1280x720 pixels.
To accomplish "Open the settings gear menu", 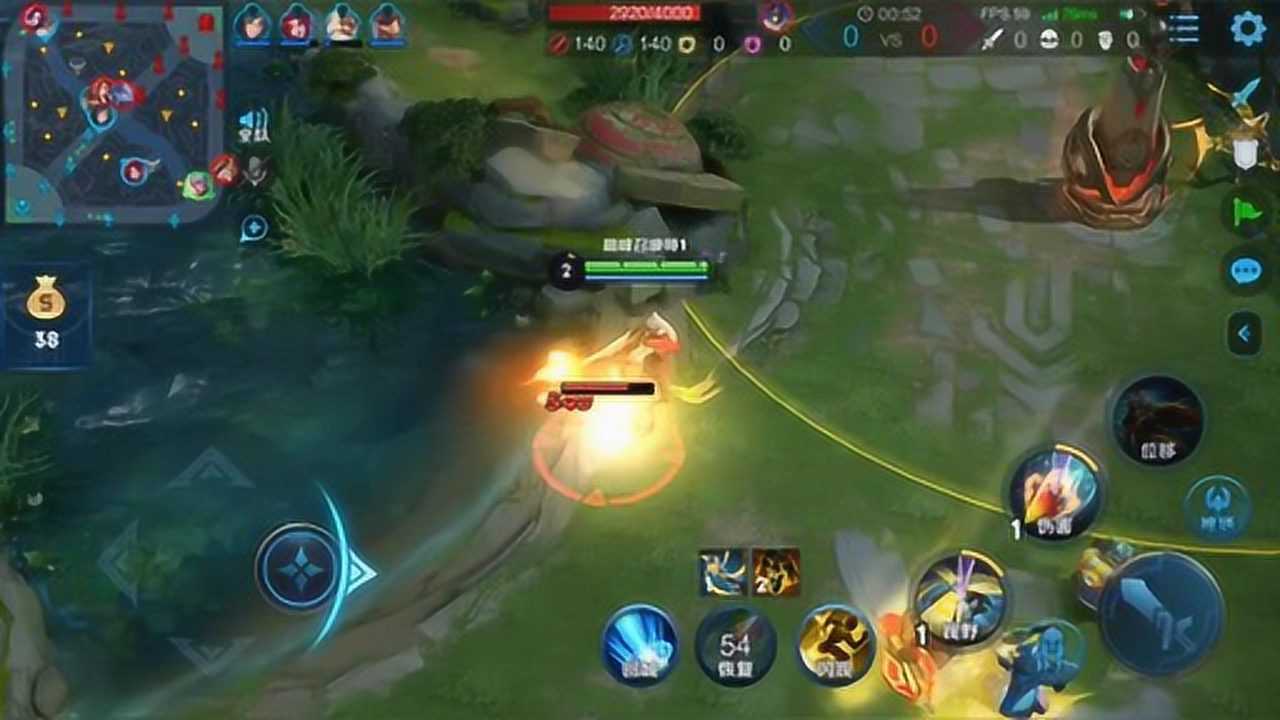I will pos(1247,28).
